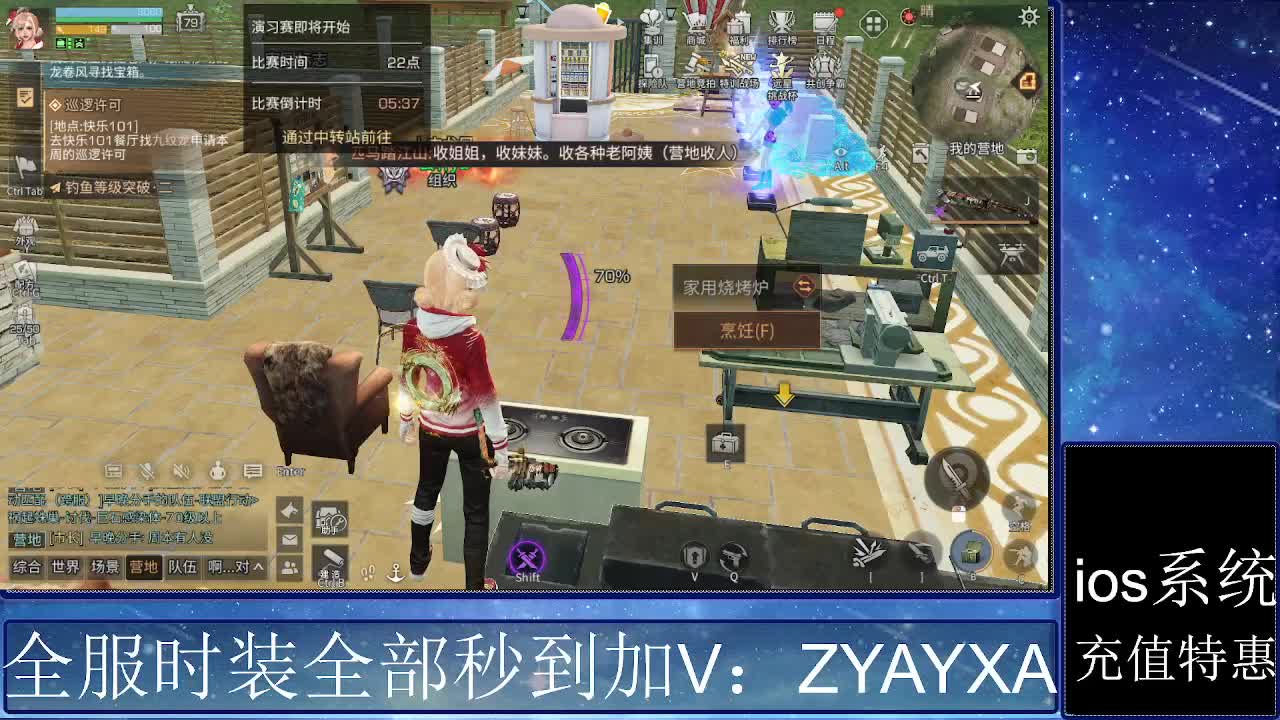Viewport: 1280px width, 720px height.
Task: Open the 商城 shop icon
Action: [x=696, y=22]
